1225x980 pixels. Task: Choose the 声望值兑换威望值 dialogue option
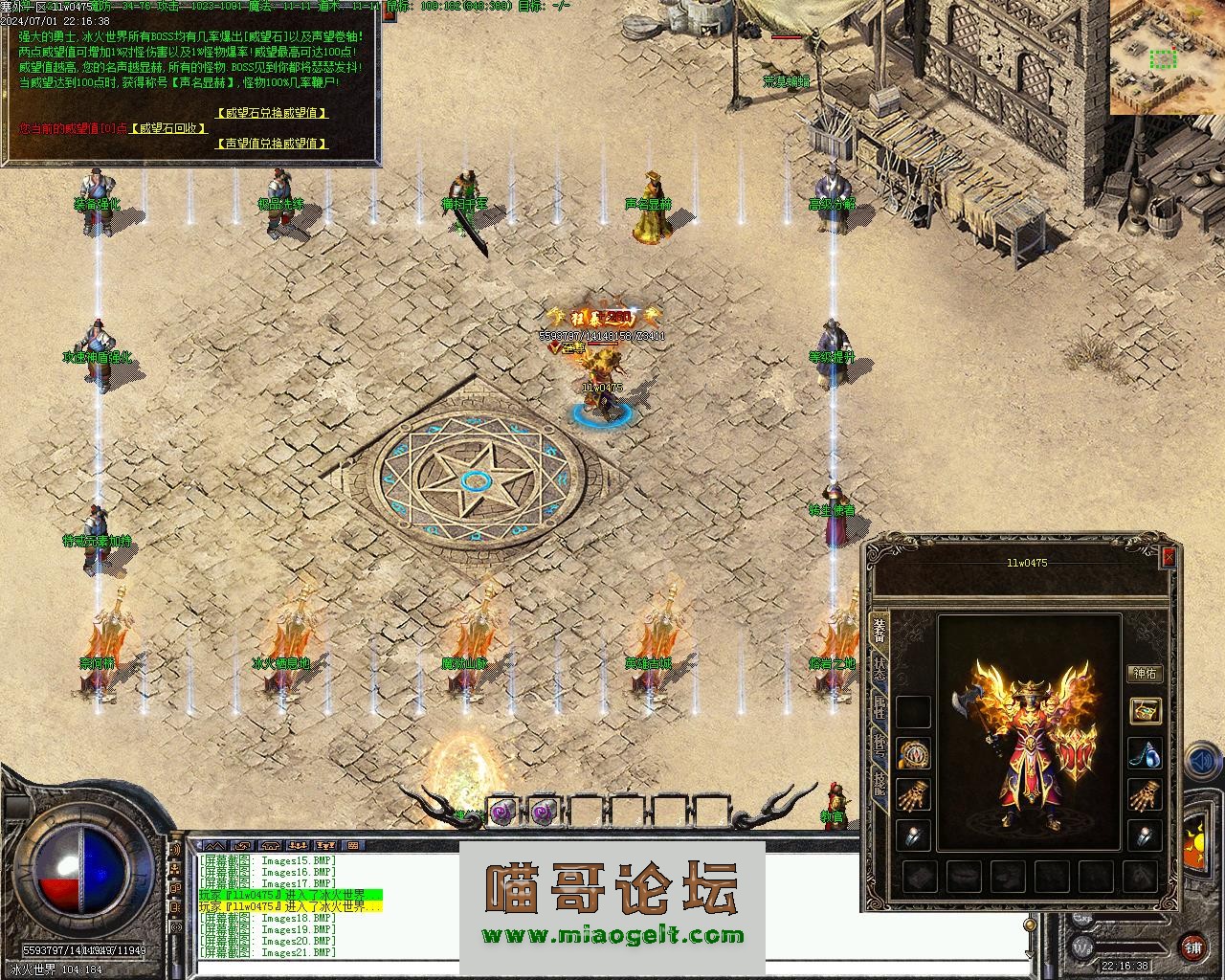[272, 144]
